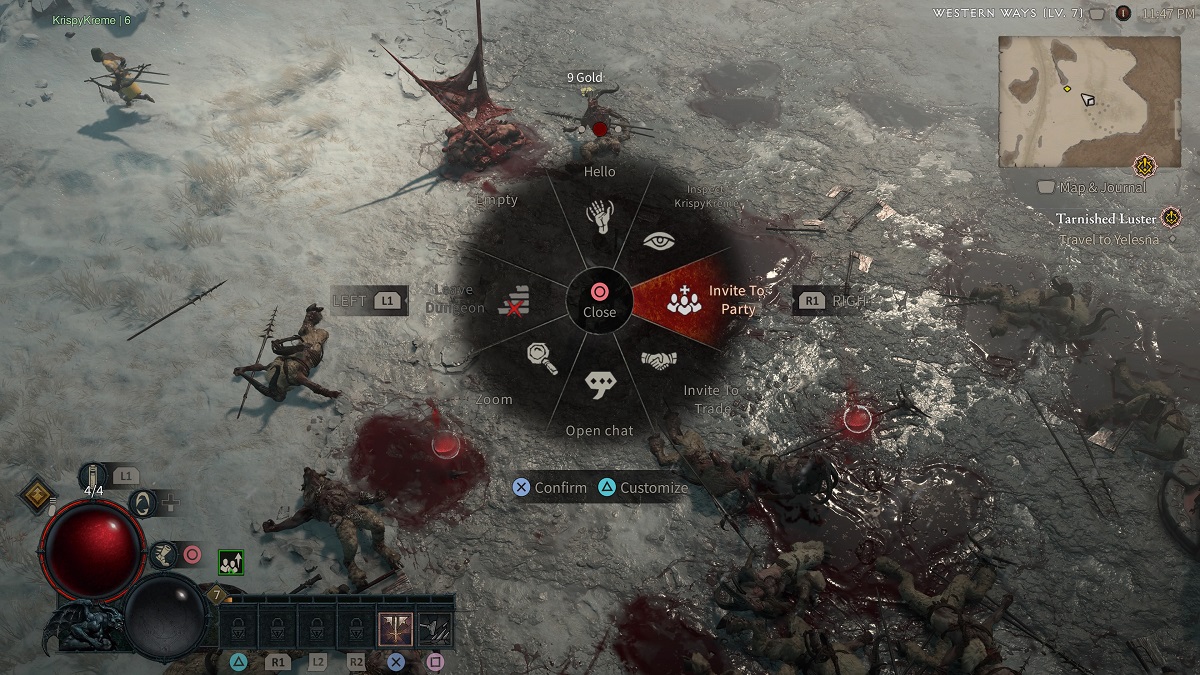Activate the highlighted weapon-burst skill slot
Screen dimensions: 1200x675
pyautogui.click(x=396, y=629)
